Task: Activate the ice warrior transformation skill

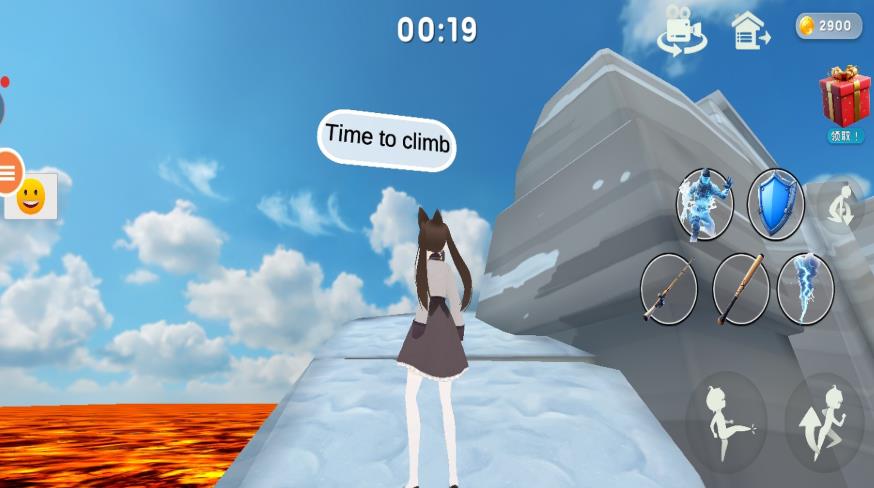Action: (x=705, y=205)
